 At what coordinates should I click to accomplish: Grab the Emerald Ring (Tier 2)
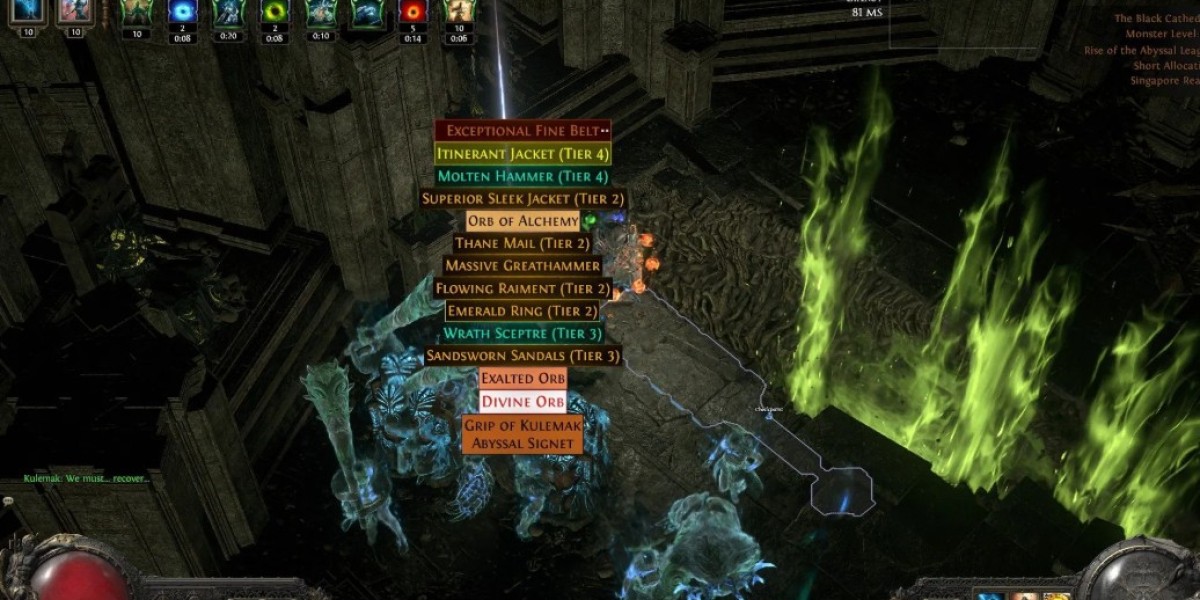[x=523, y=311]
